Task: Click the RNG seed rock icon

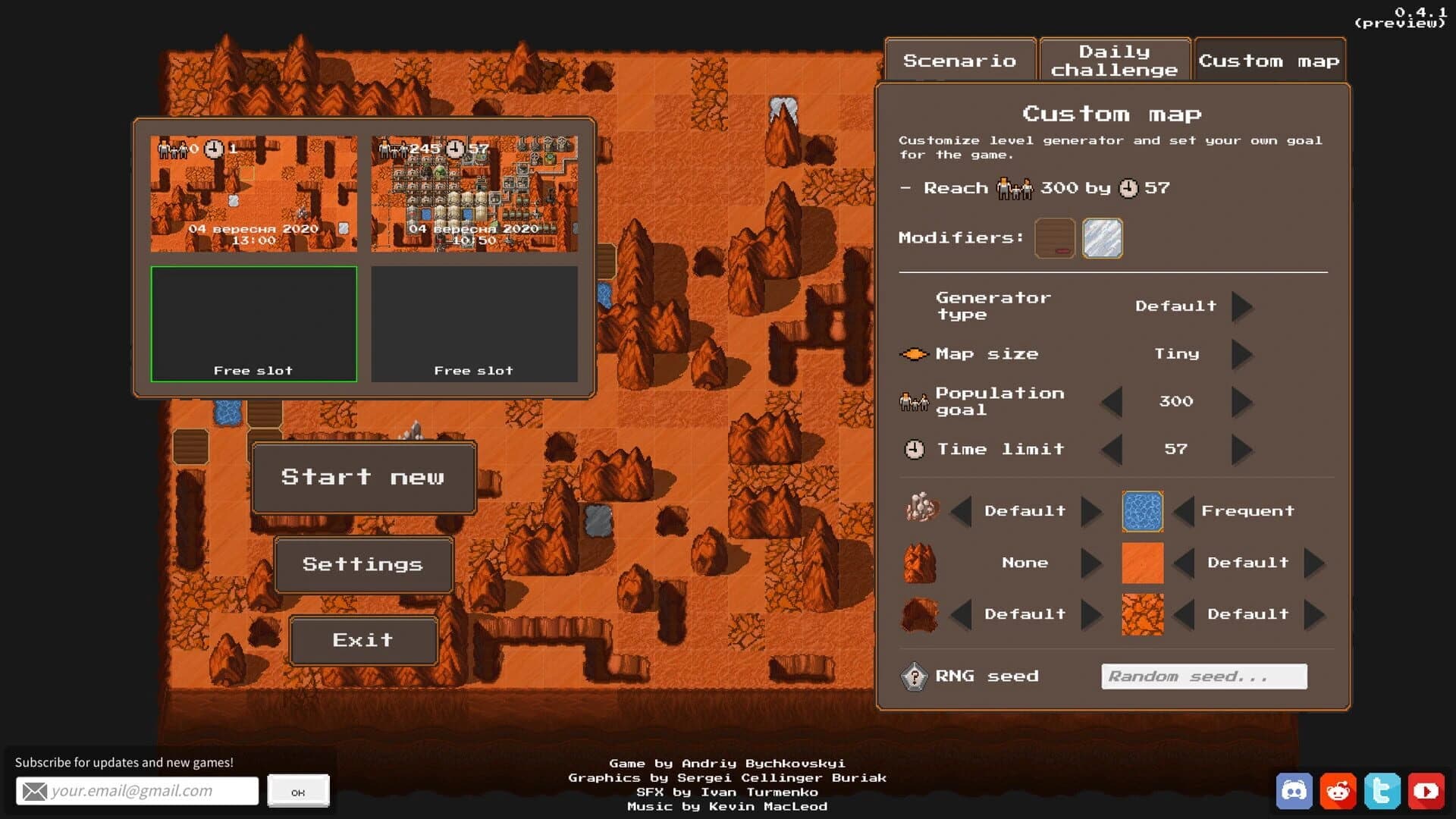Action: click(914, 676)
